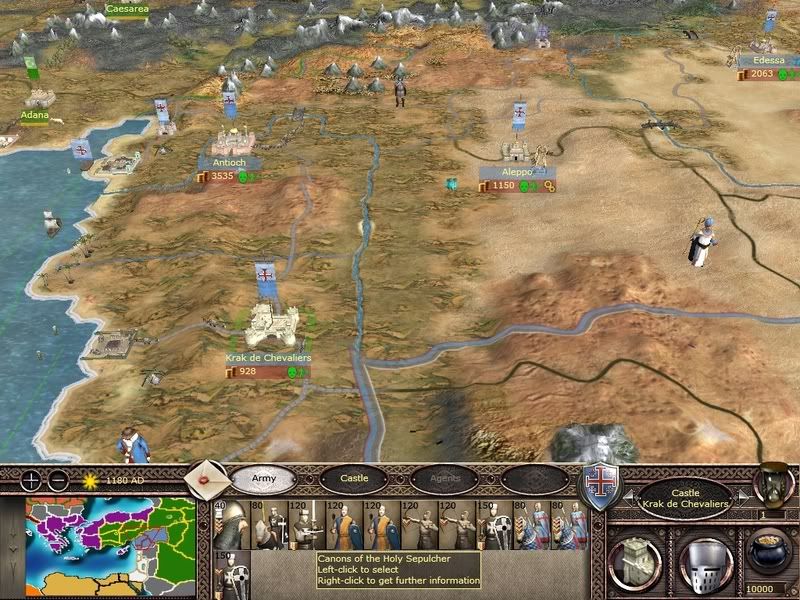Select the Adana settlement label

pos(34,115)
